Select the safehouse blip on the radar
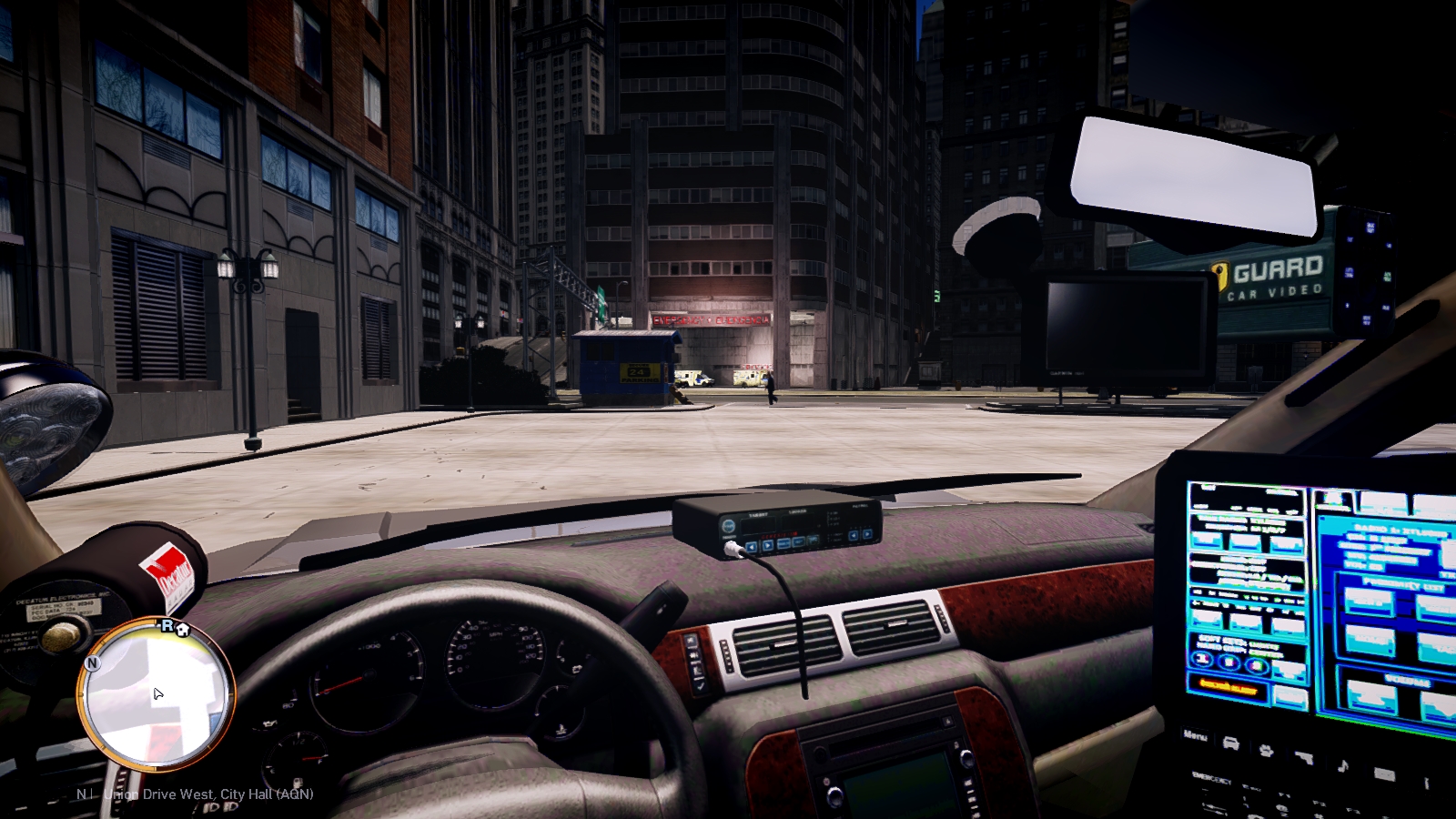This screenshot has width=1456, height=819. (x=182, y=629)
